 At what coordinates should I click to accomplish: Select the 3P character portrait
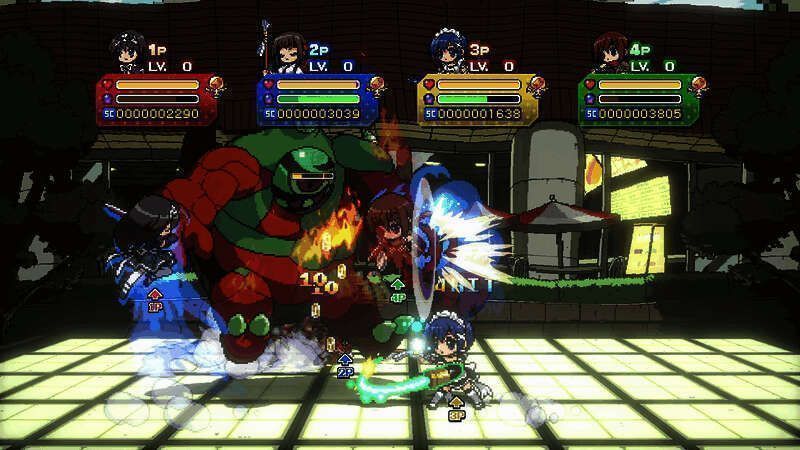point(447,52)
